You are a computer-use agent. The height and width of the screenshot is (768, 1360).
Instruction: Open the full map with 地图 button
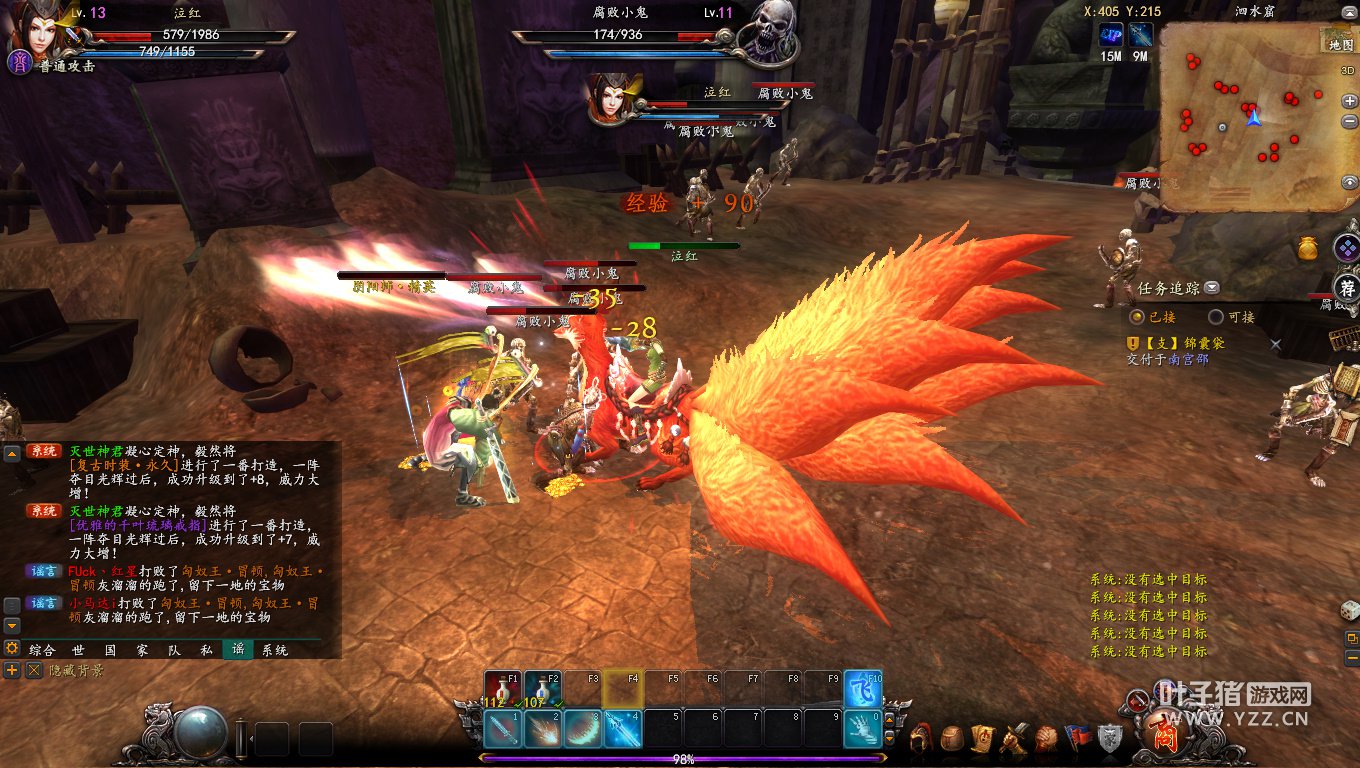click(1340, 44)
